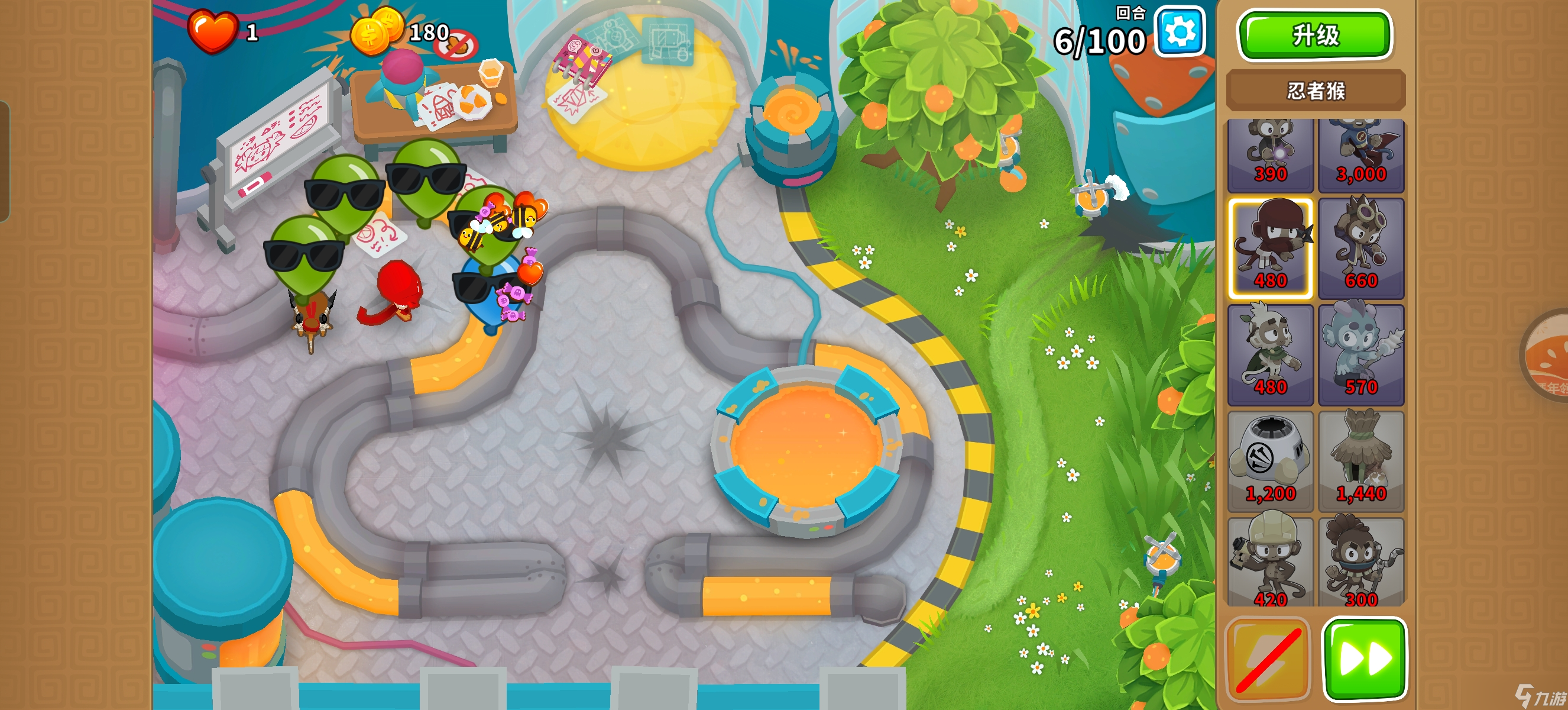Choose the Super Monkey tower costing 3,000
Image resolution: width=1568 pixels, height=710 pixels.
[1361, 154]
